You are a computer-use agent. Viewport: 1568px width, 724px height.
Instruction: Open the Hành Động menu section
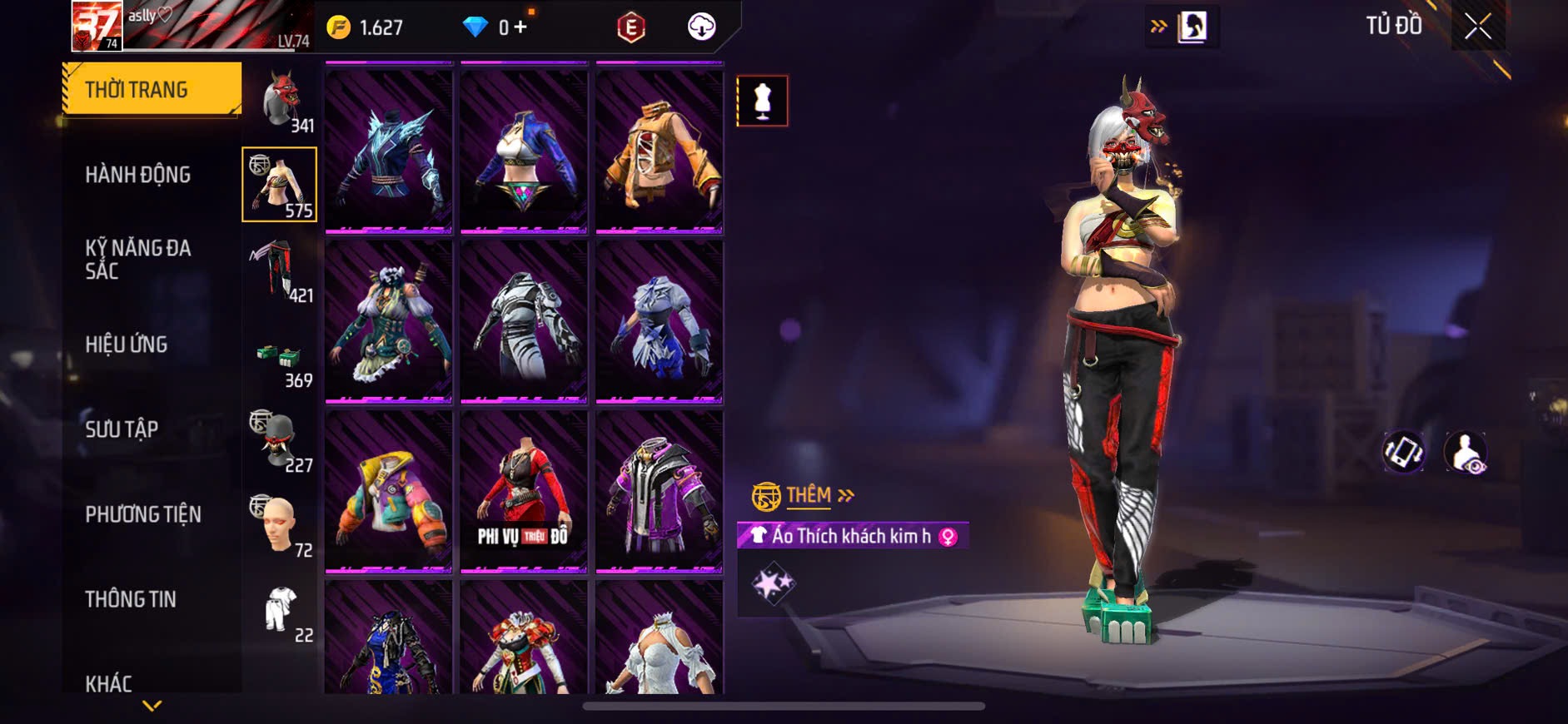(138, 175)
